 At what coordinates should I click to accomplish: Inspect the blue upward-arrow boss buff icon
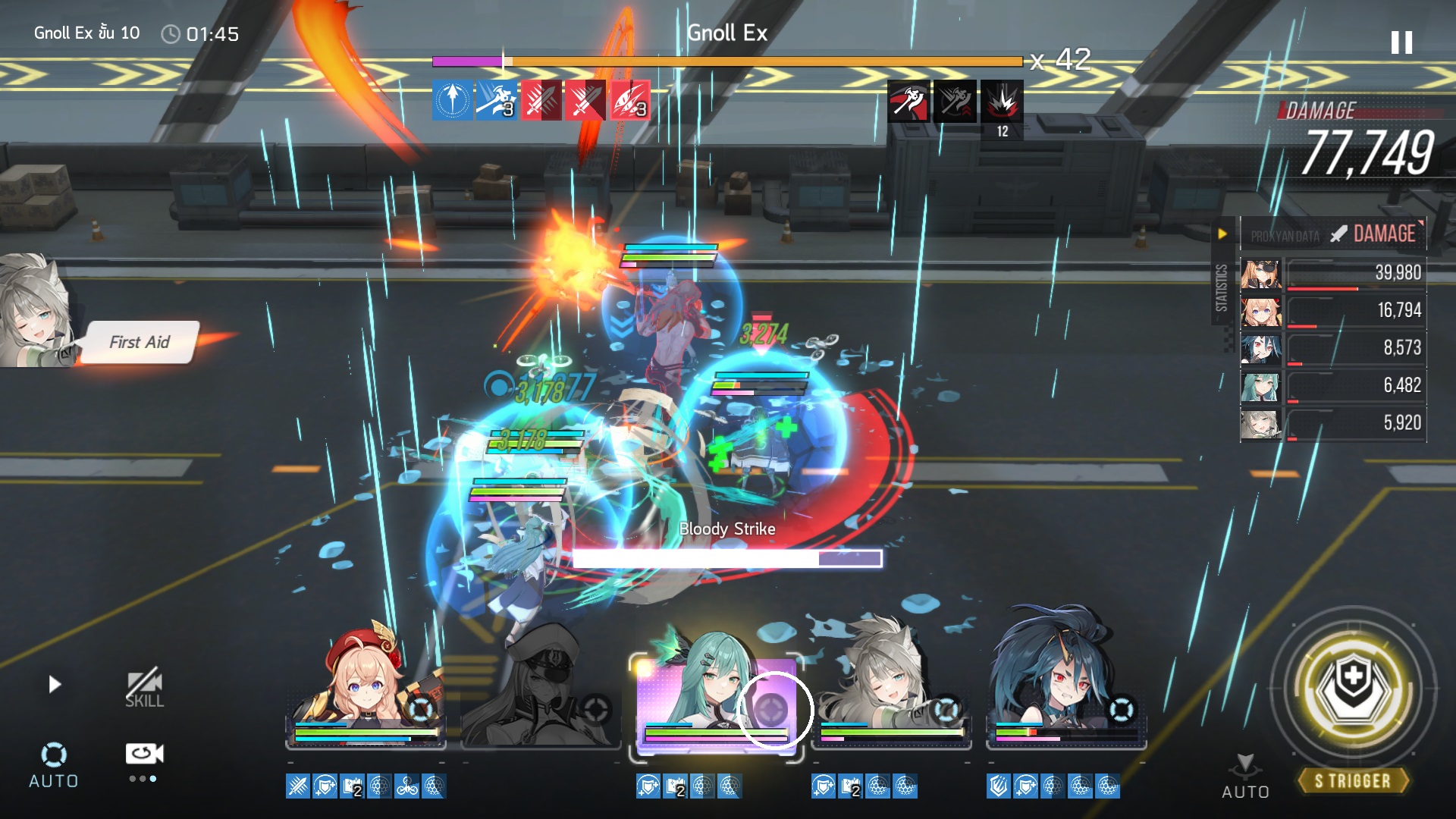[452, 100]
